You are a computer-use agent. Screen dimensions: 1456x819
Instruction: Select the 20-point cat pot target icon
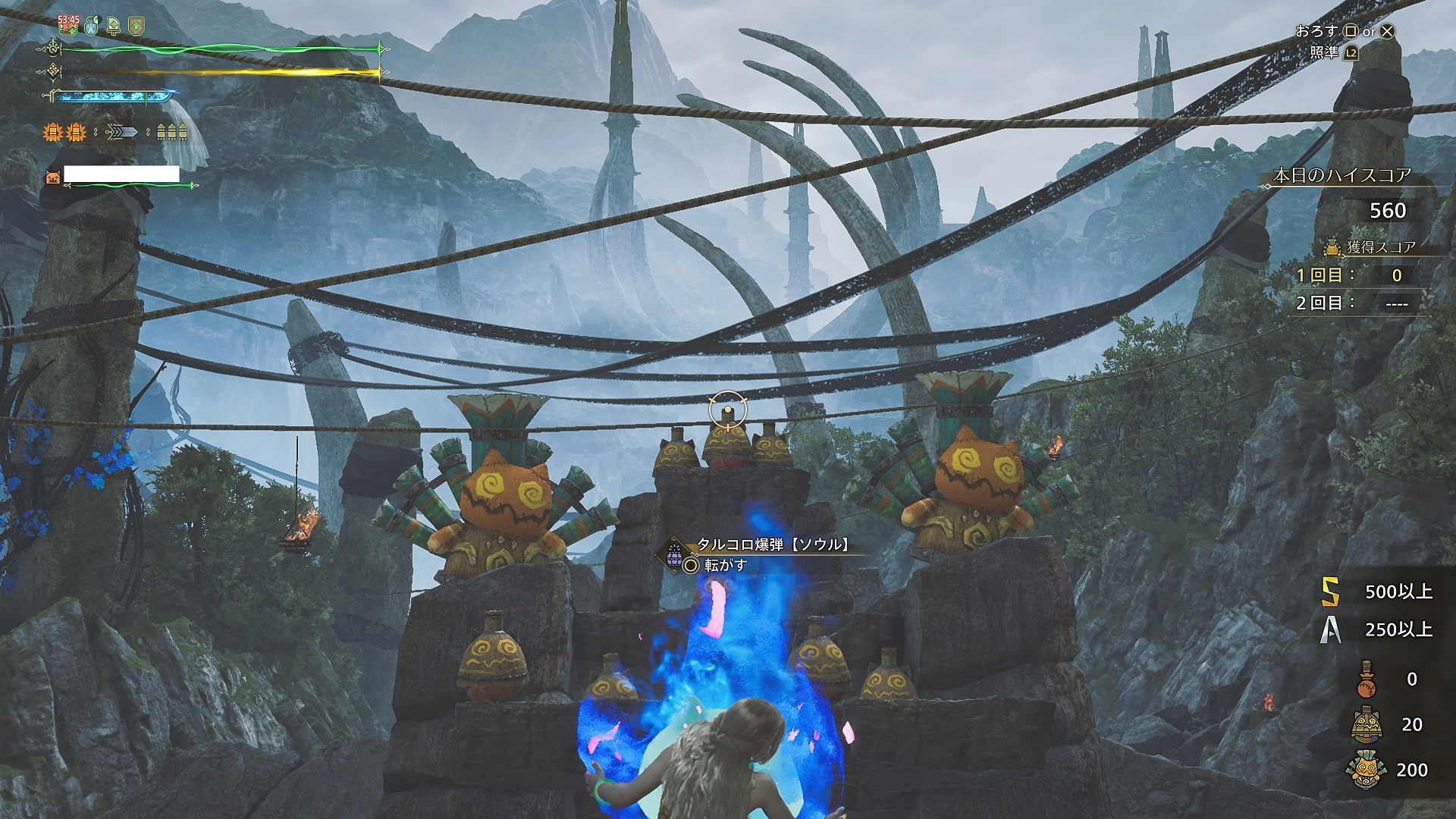point(1365,724)
